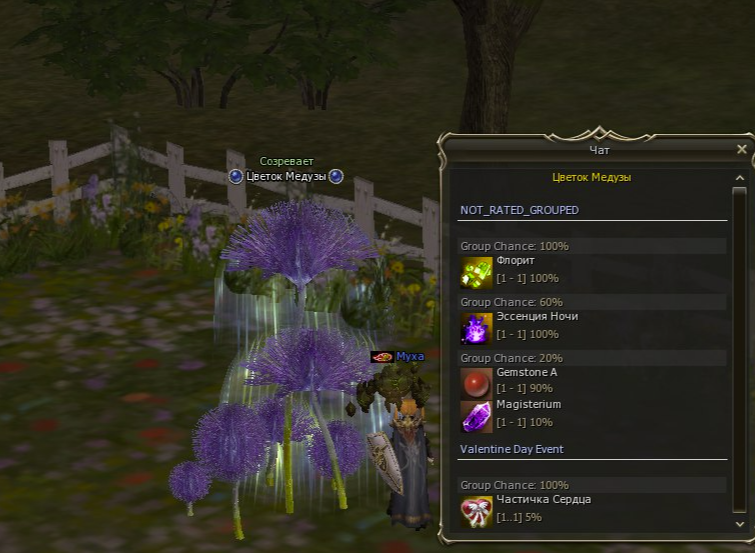
Task: Close the Чат window
Action: coord(741,149)
